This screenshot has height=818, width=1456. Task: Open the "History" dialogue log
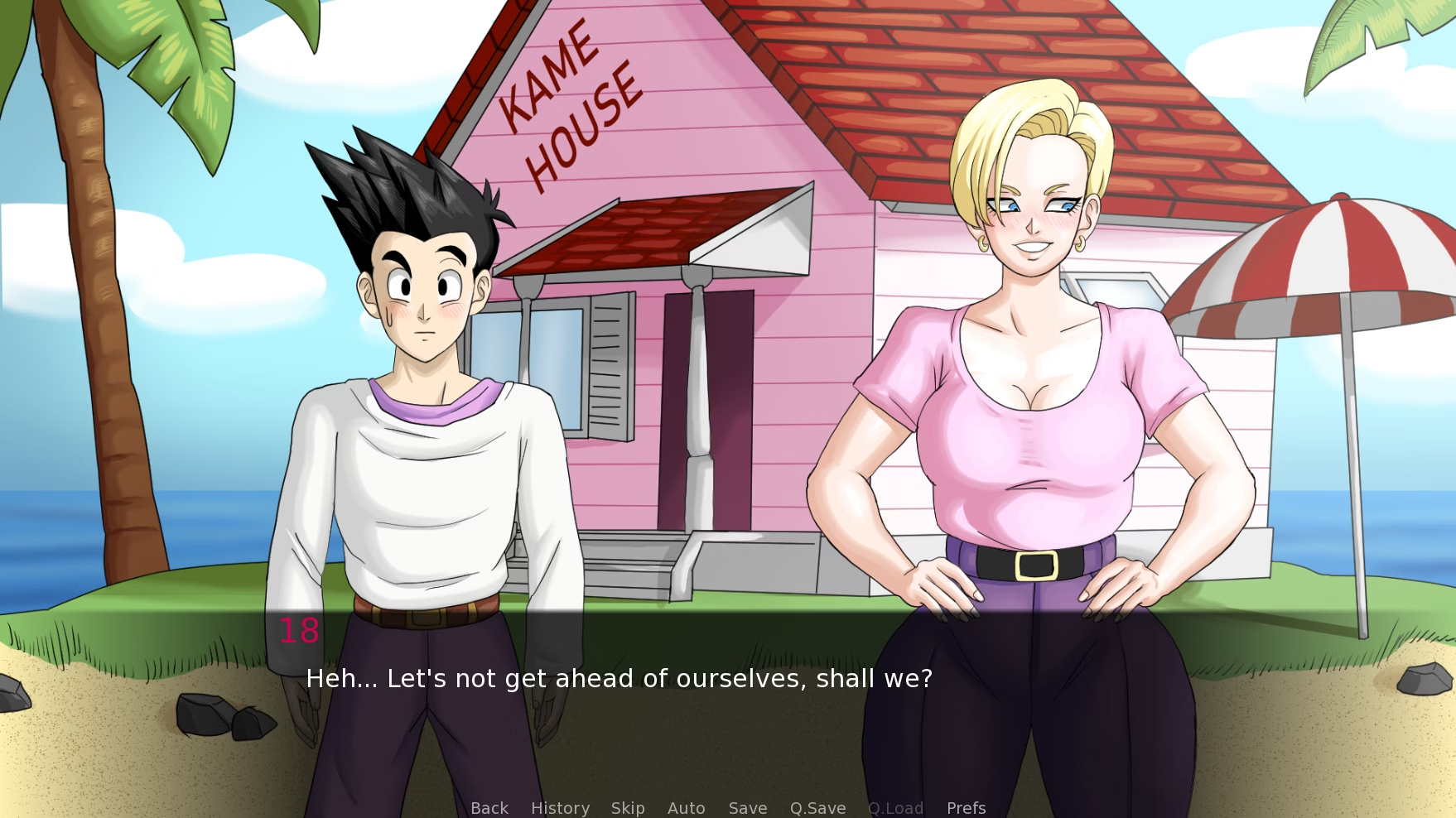tap(559, 808)
